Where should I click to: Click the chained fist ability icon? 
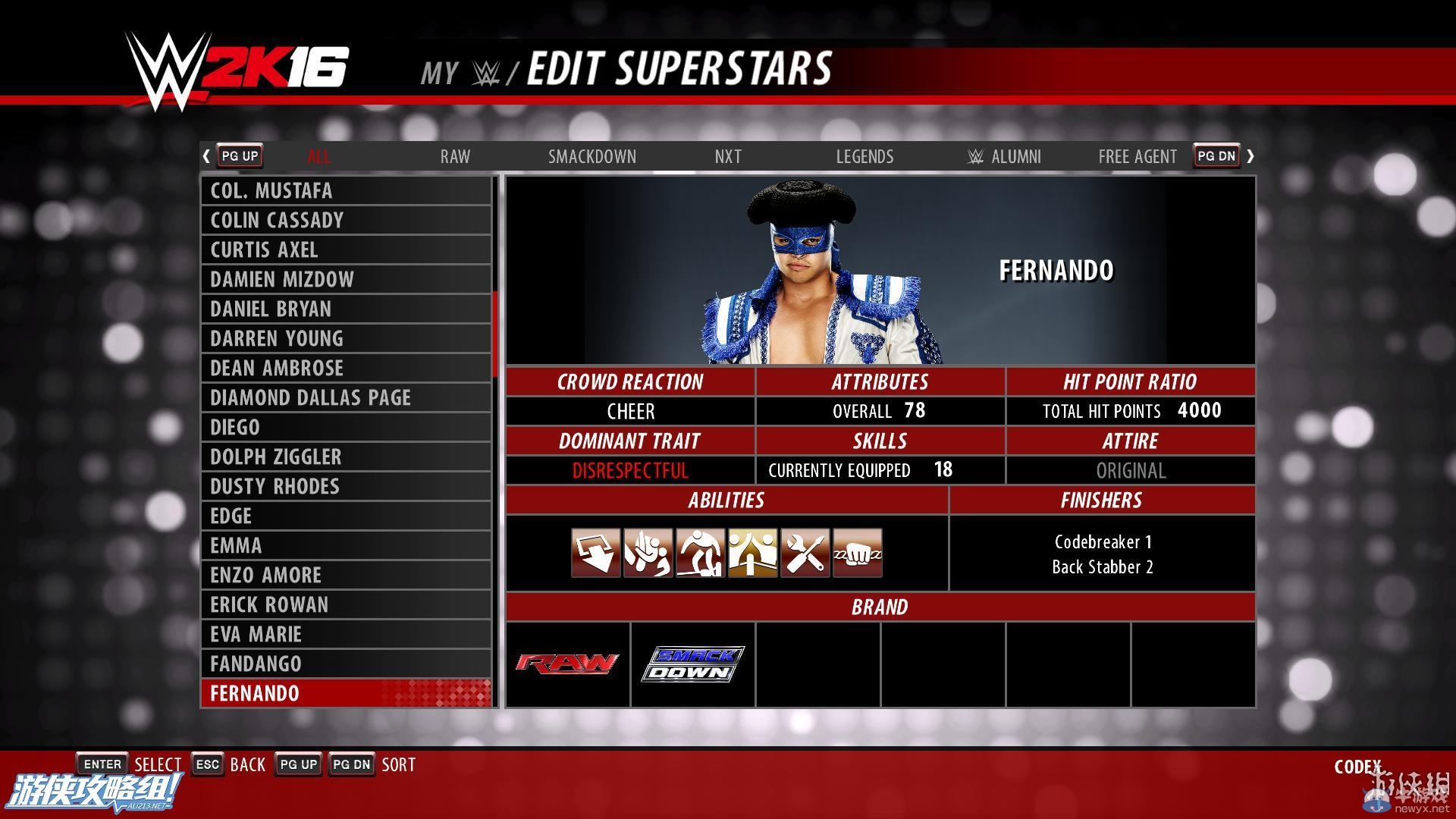point(857,554)
